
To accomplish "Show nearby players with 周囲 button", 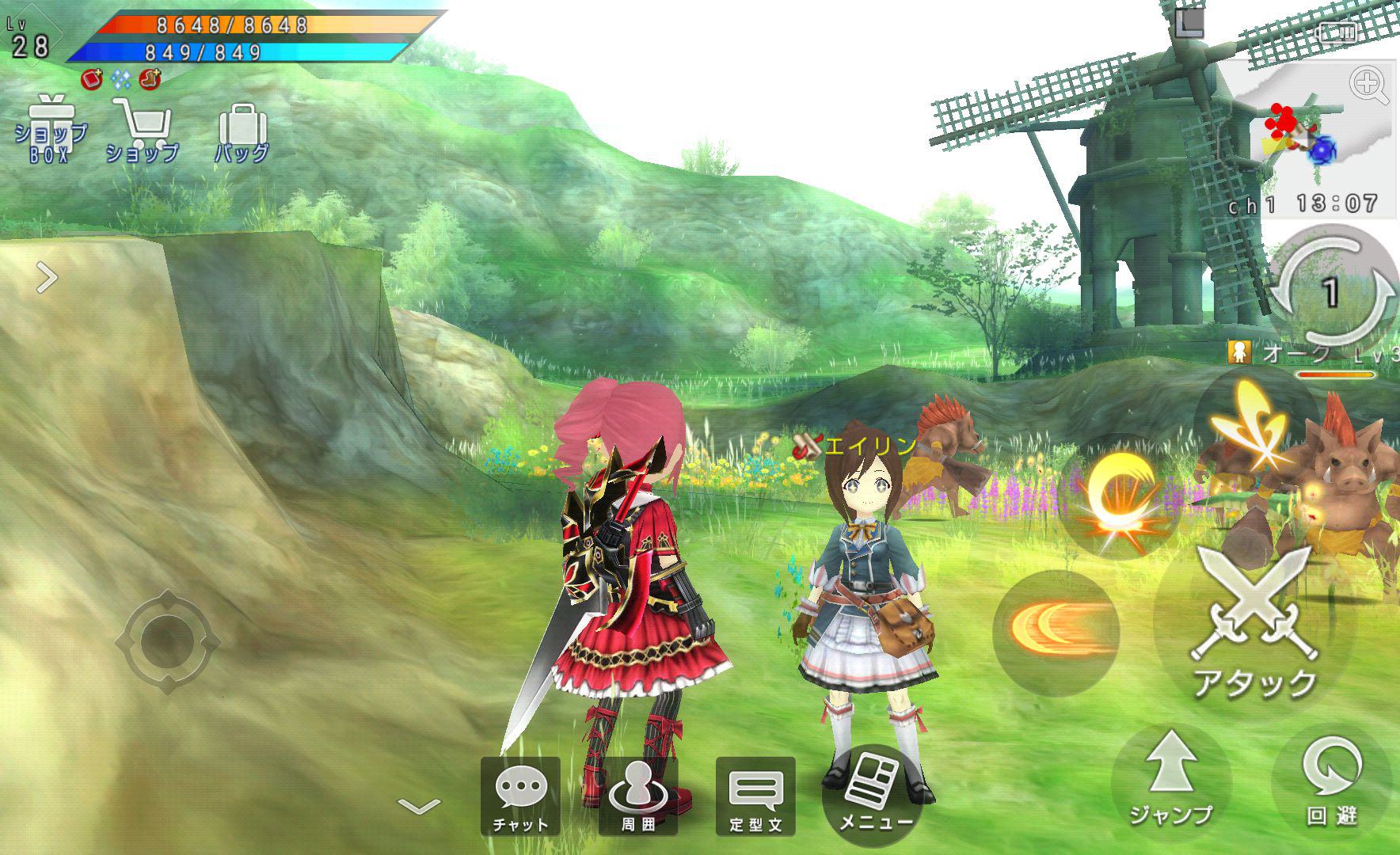I will (638, 796).
